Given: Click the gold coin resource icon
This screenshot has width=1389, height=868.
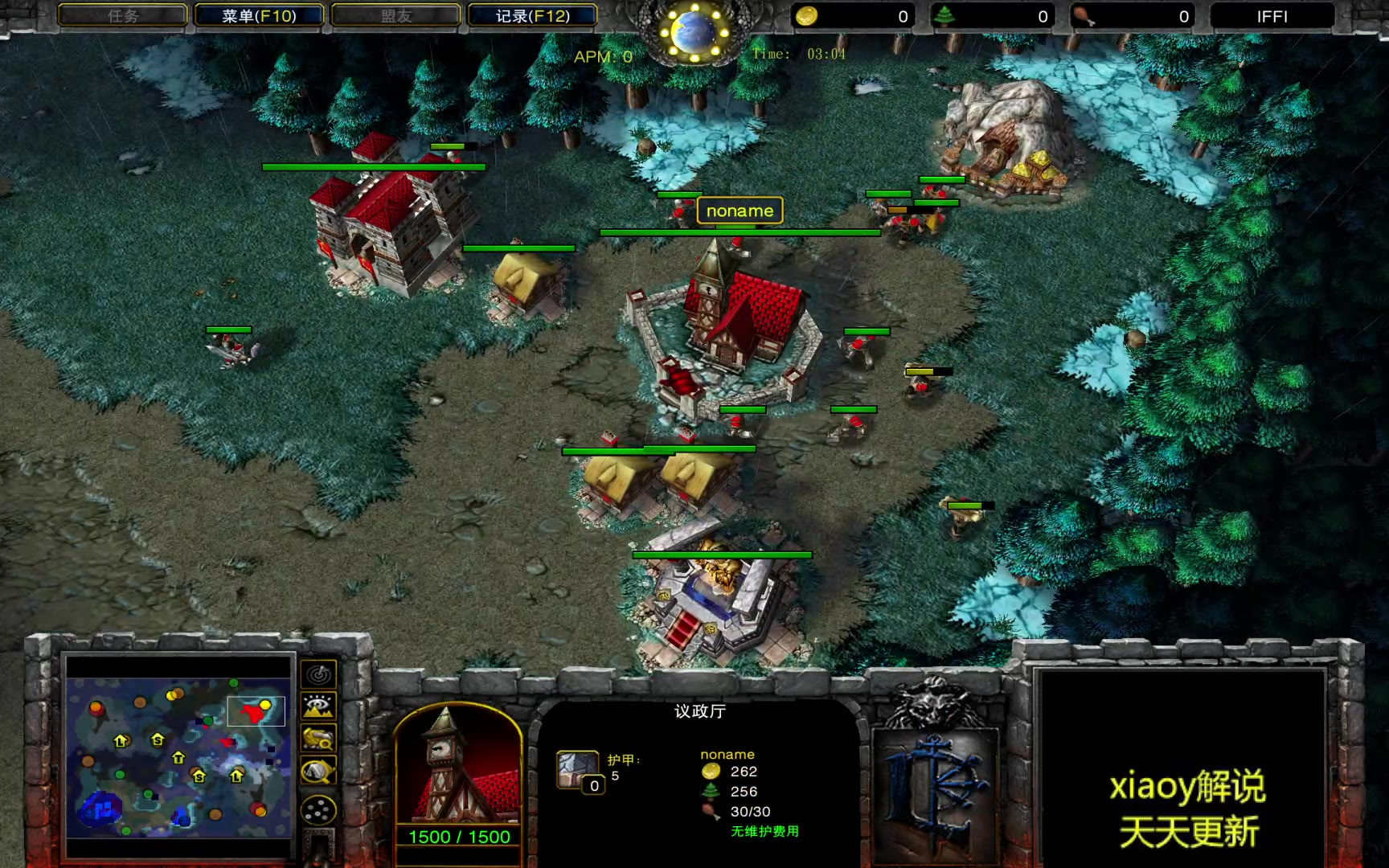Looking at the screenshot, I should pyautogui.click(x=806, y=16).
